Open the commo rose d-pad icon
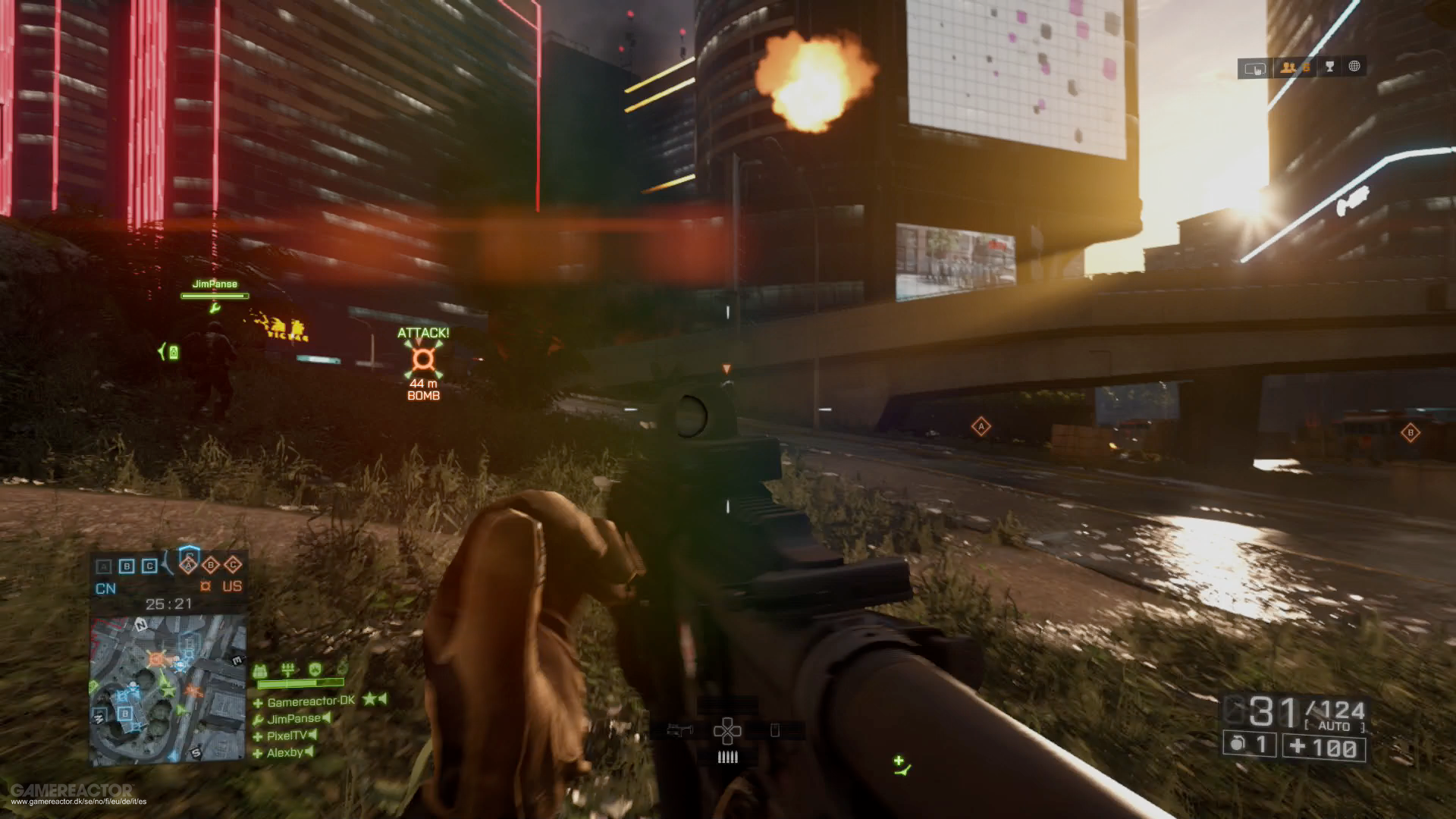The height and width of the screenshot is (819, 1456). [728, 731]
